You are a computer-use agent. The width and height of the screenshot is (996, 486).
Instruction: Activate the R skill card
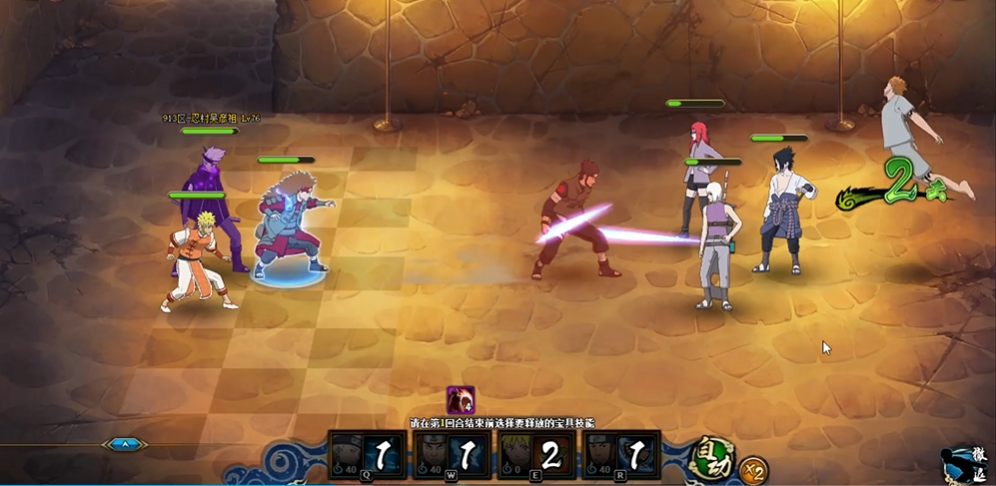pyautogui.click(x=622, y=457)
